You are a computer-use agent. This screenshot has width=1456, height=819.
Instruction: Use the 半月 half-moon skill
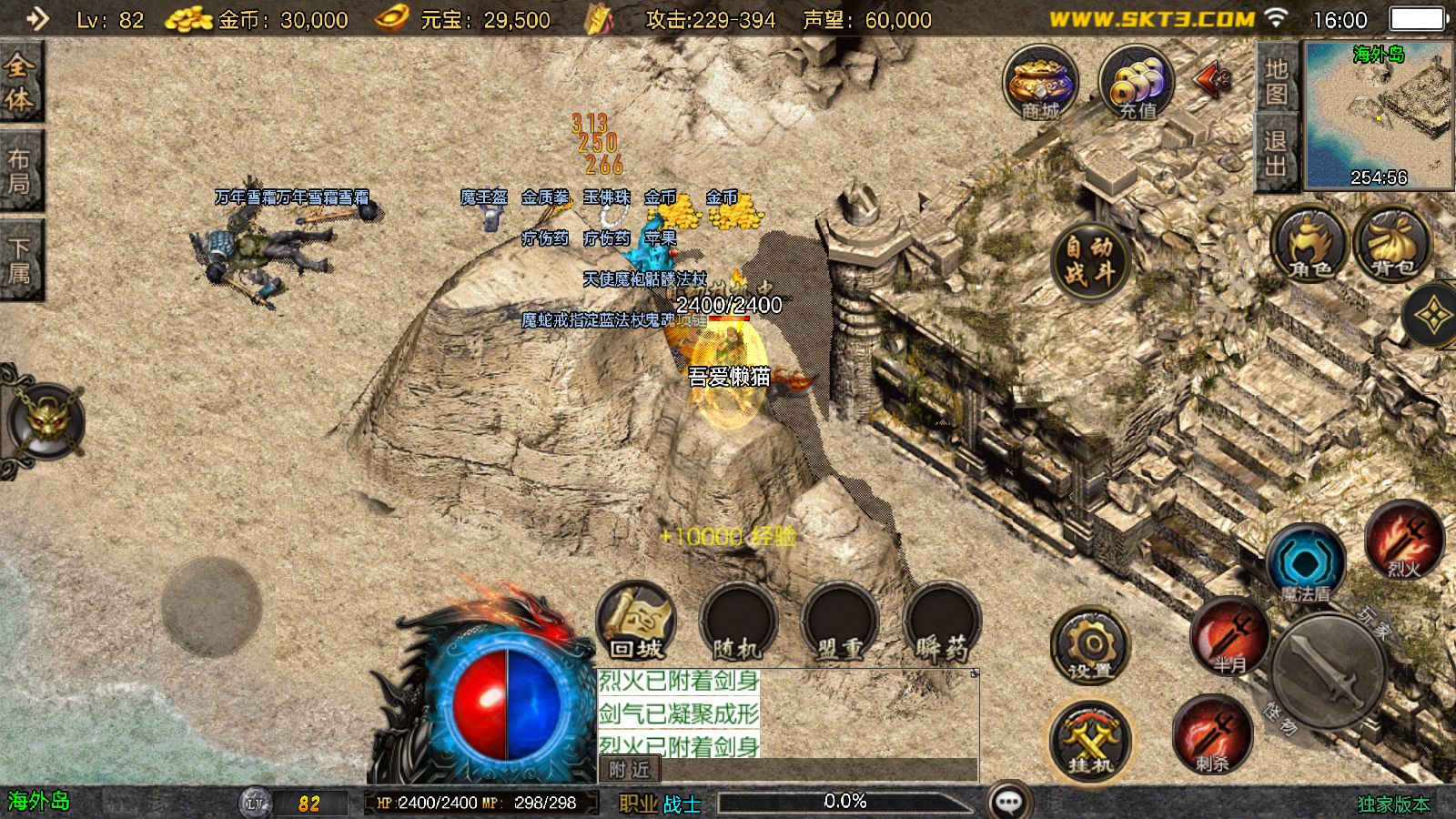[1230, 636]
